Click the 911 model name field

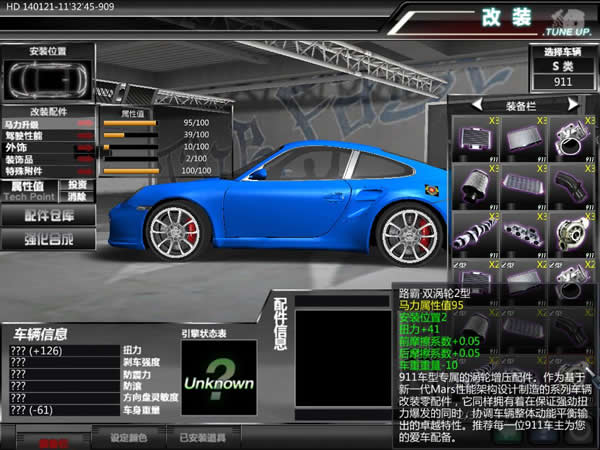pyautogui.click(x=563, y=81)
